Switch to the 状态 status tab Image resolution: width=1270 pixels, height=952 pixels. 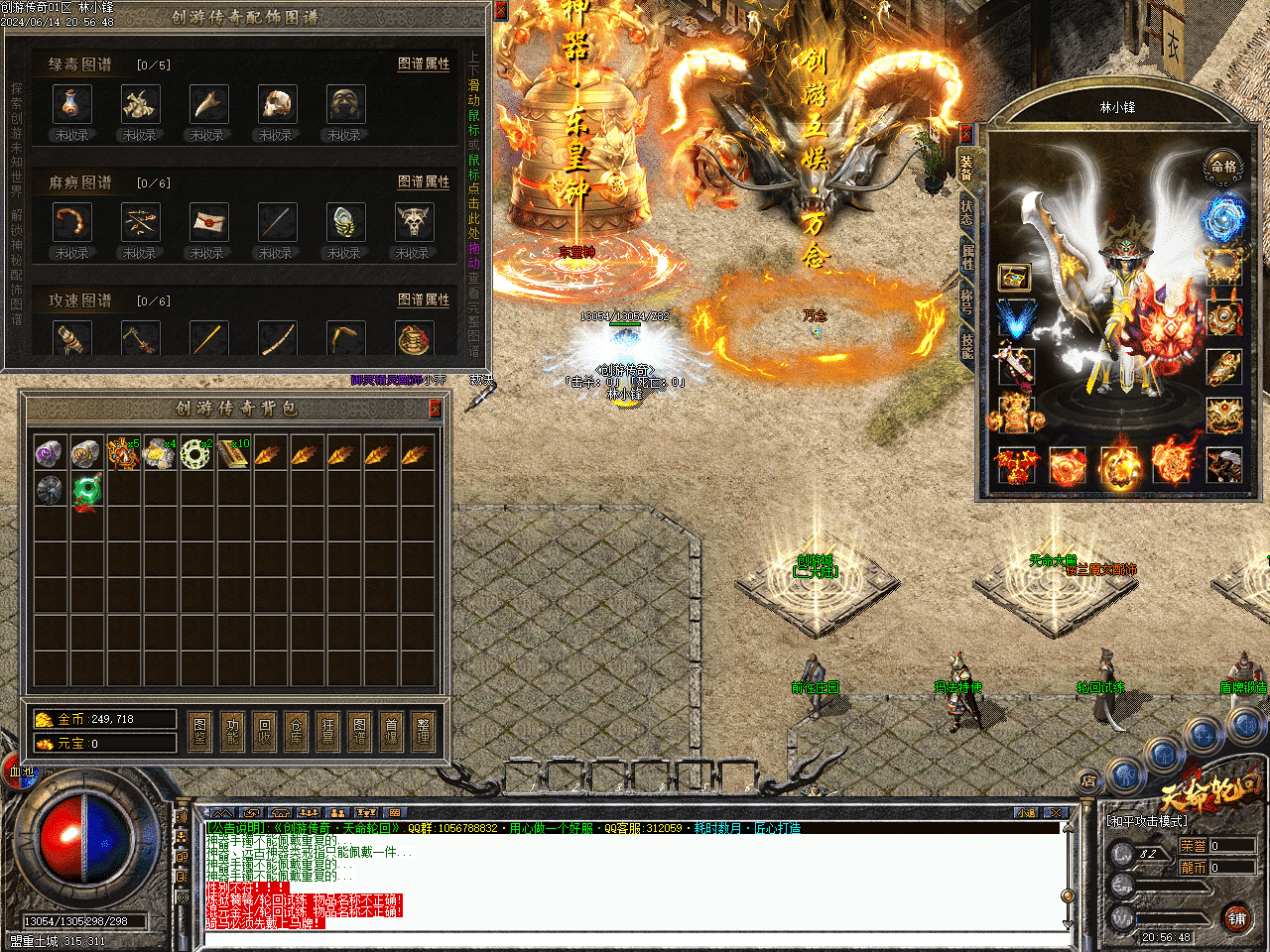click(966, 211)
